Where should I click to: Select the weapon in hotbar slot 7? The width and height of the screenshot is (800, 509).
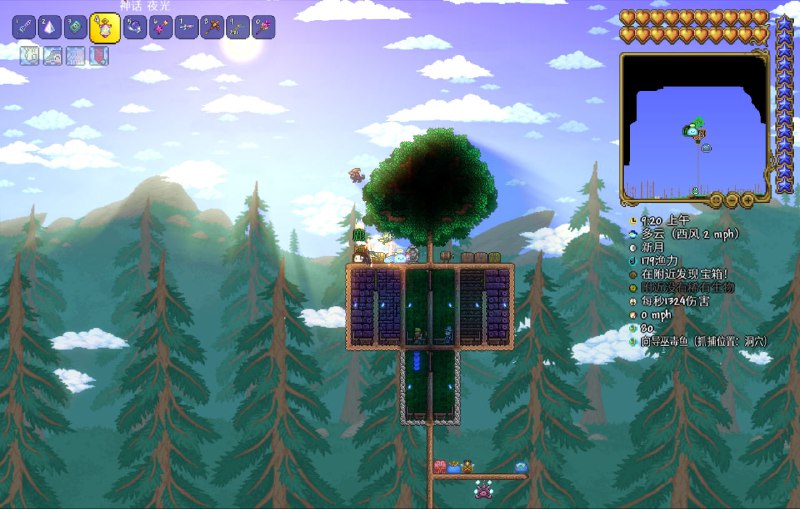(186, 27)
